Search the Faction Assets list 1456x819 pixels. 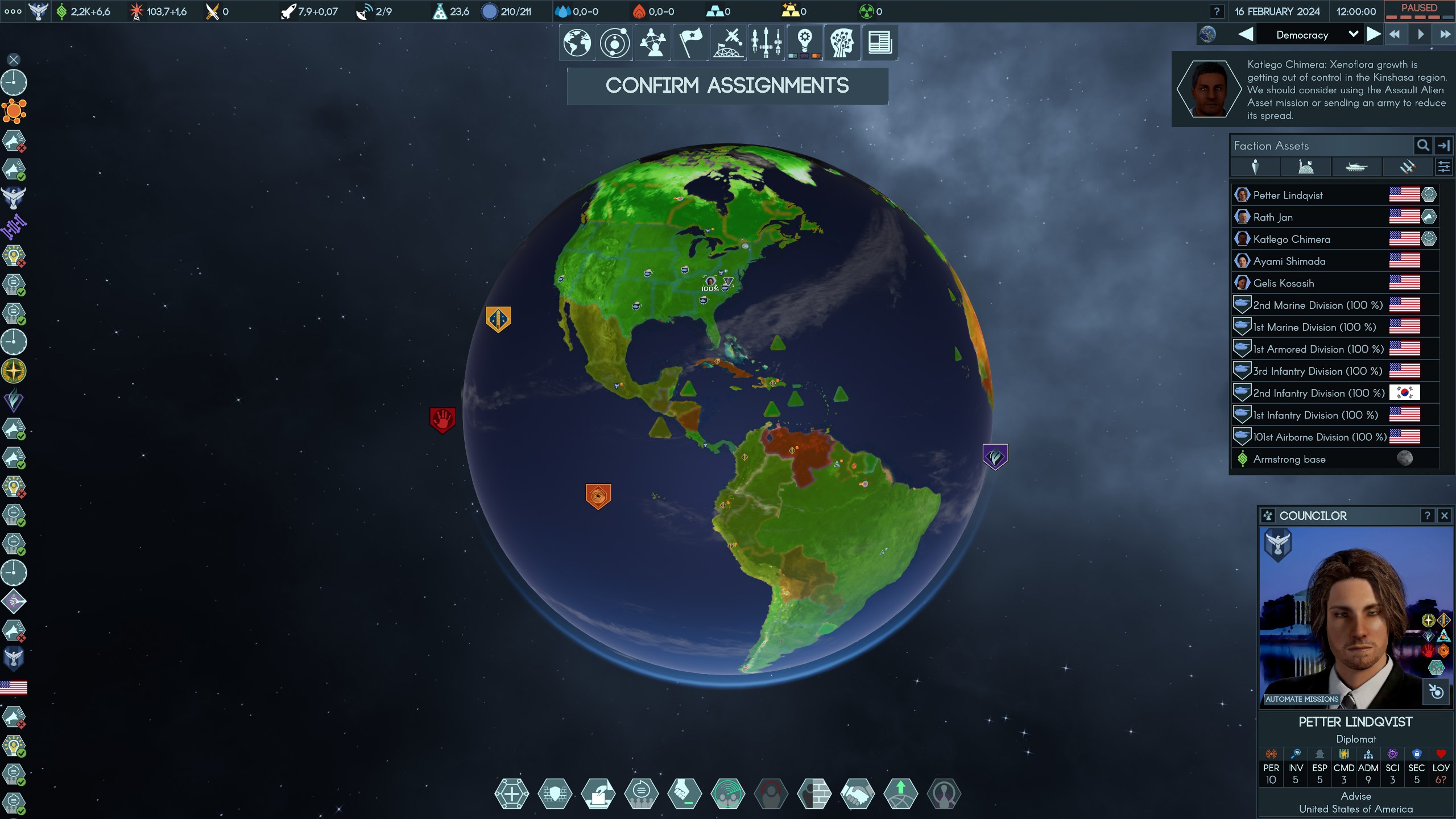click(x=1422, y=146)
